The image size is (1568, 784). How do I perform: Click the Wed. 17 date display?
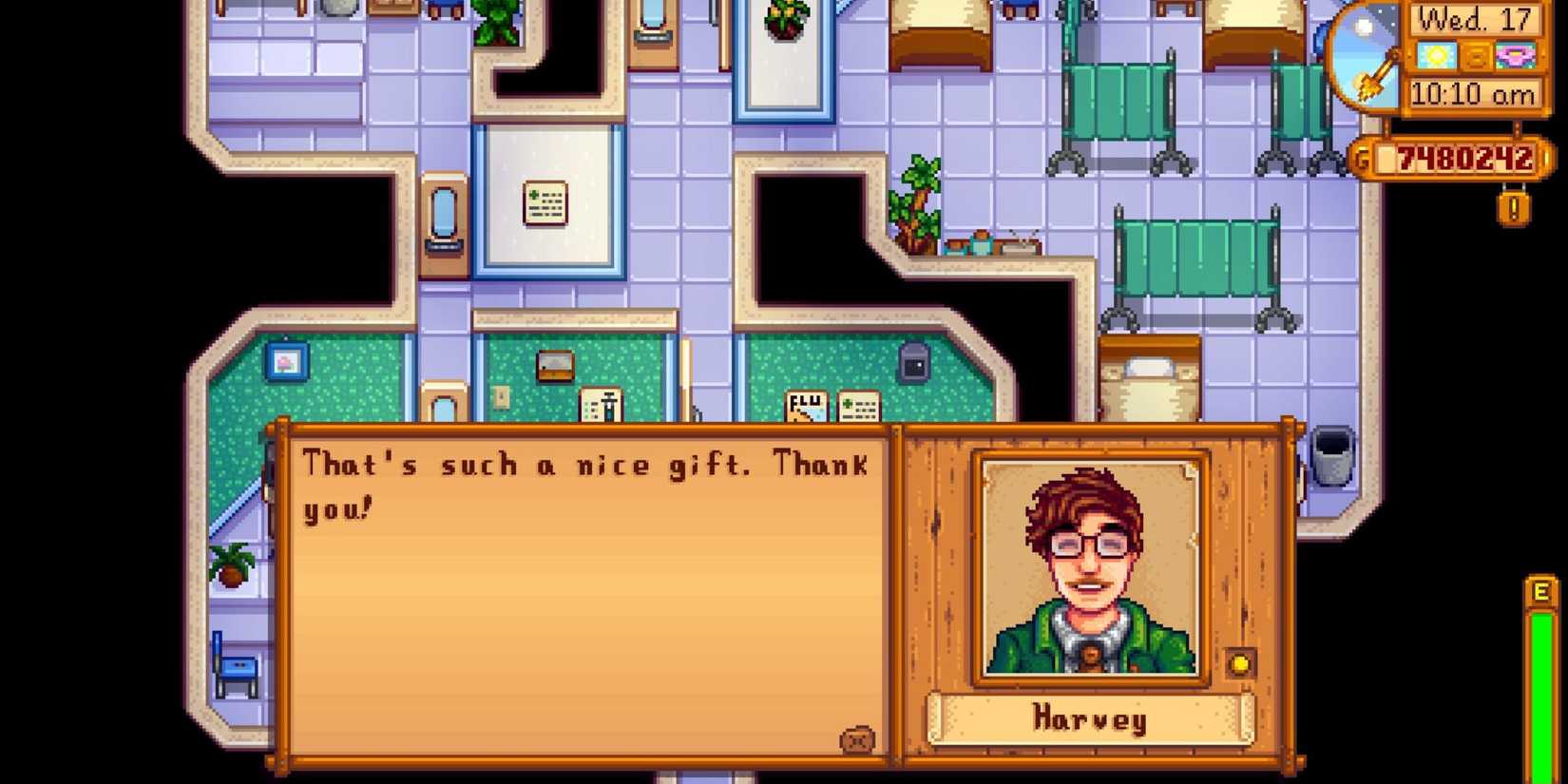(x=1476, y=22)
